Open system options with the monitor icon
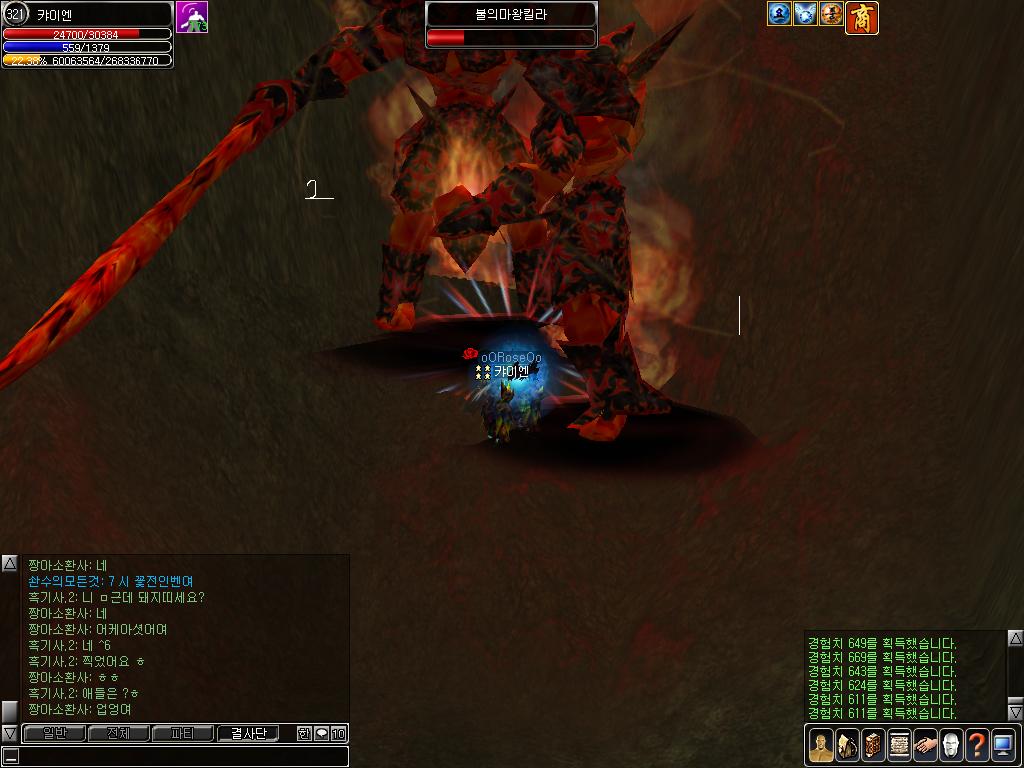1024x768 pixels. tap(1003, 745)
